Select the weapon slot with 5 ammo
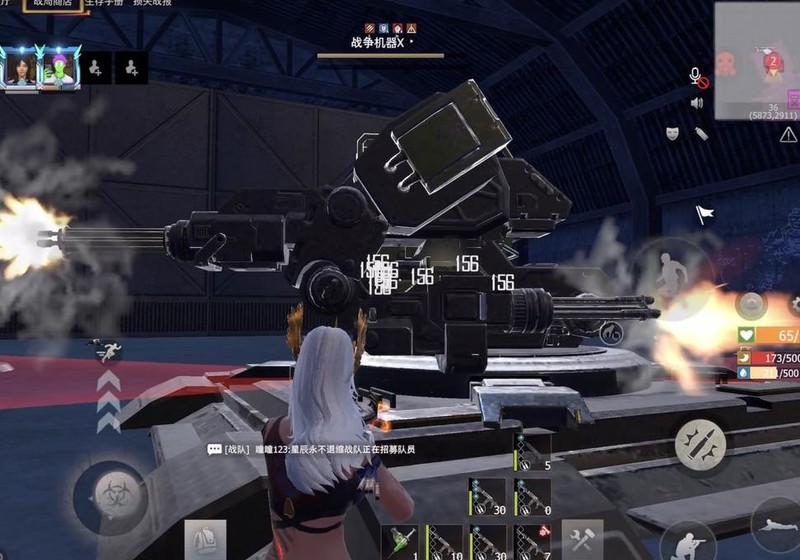 click(x=532, y=452)
